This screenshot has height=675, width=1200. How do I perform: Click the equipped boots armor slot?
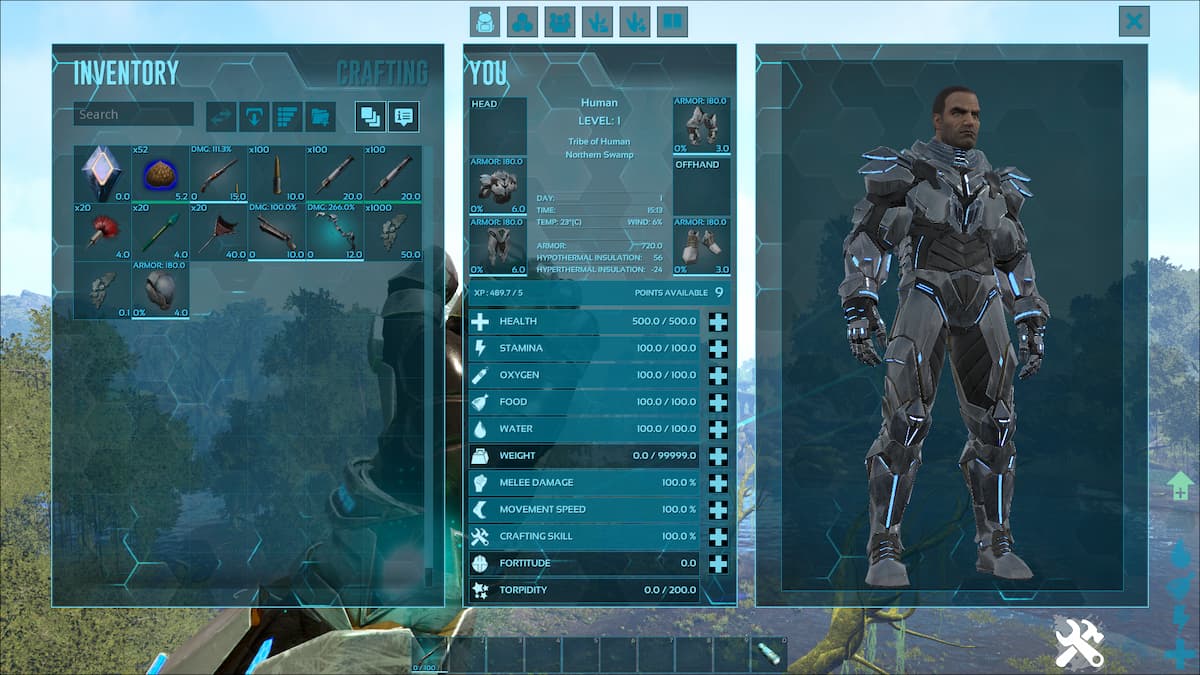pos(701,245)
